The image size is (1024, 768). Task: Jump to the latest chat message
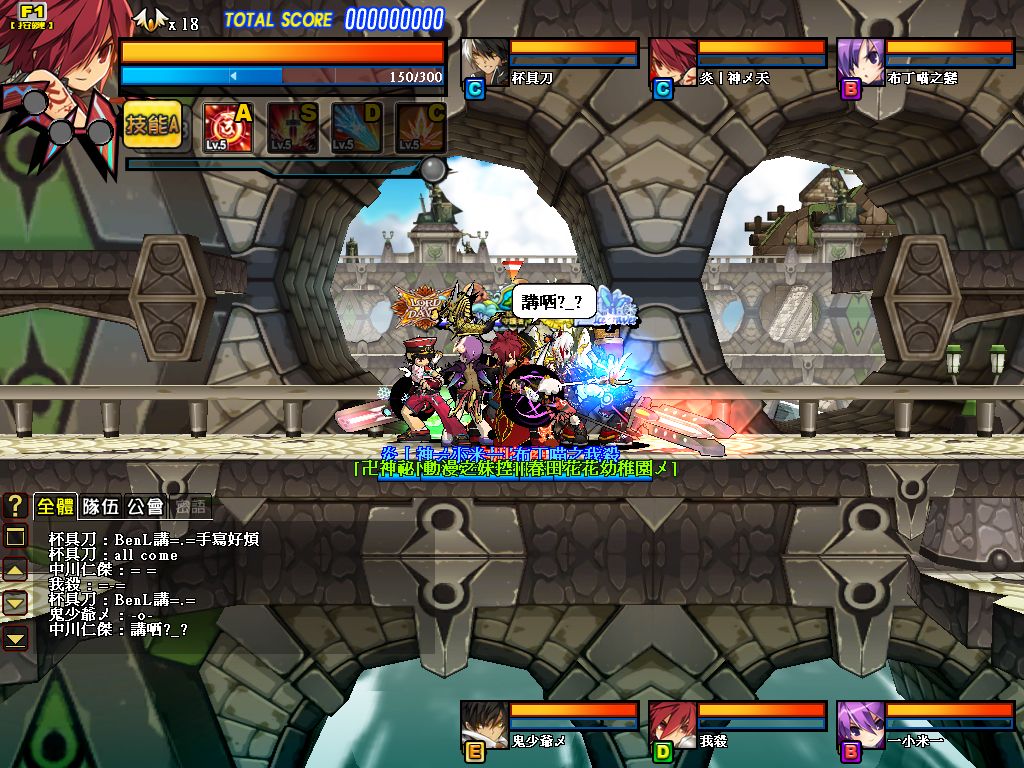tap(16, 636)
